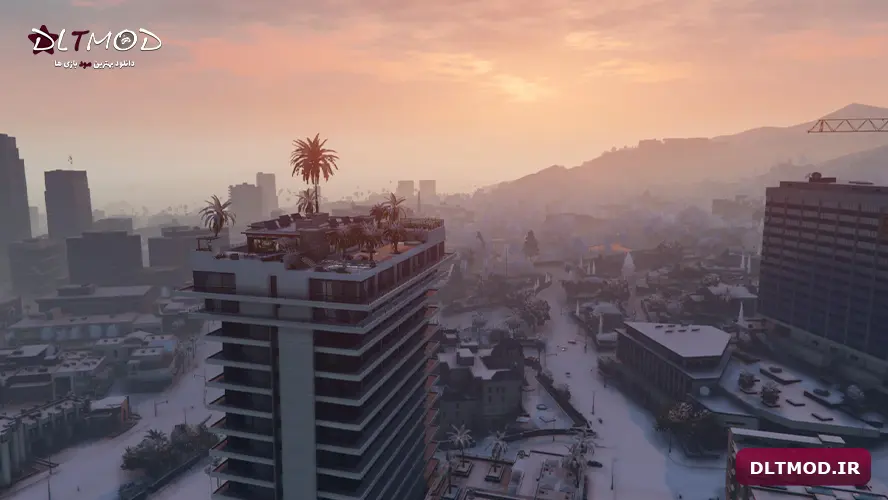Image resolution: width=888 pixels, height=500 pixels.
Task: Click the DLTMOD logo watermark
Action: point(94,44)
